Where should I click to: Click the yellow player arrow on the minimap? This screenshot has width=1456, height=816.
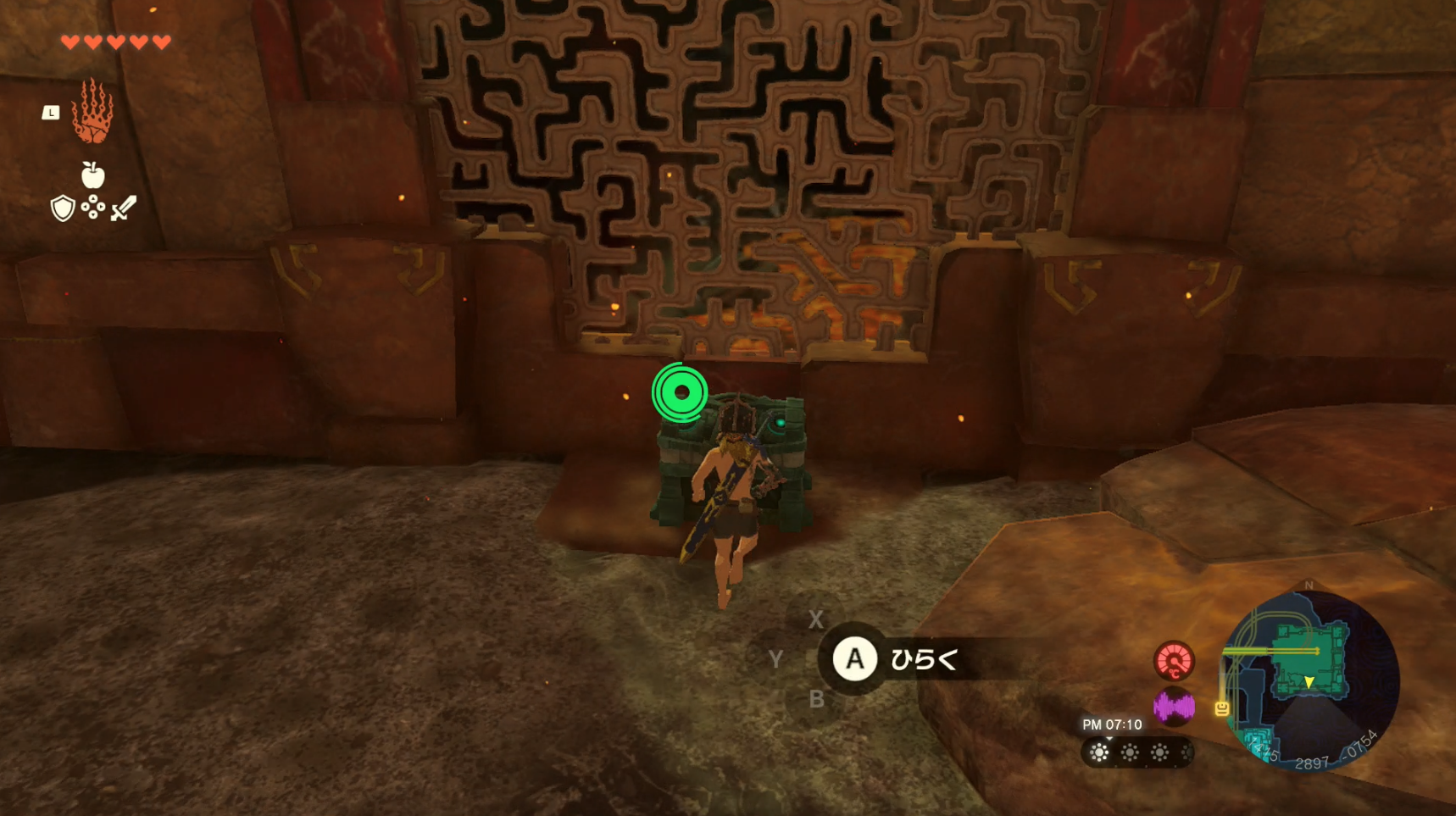click(x=1309, y=680)
